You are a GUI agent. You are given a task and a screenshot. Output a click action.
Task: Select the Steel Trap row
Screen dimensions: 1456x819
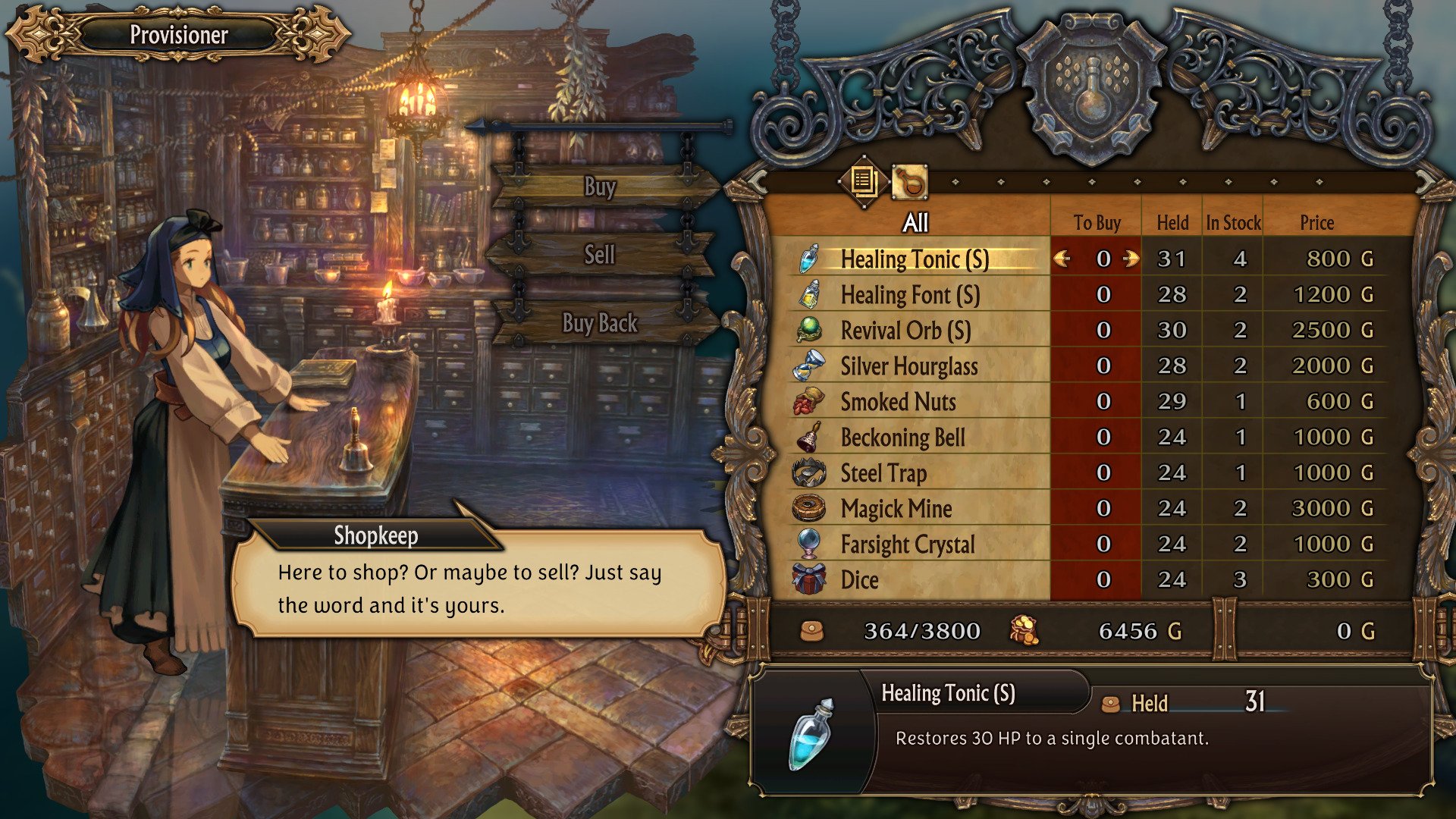tap(883, 473)
